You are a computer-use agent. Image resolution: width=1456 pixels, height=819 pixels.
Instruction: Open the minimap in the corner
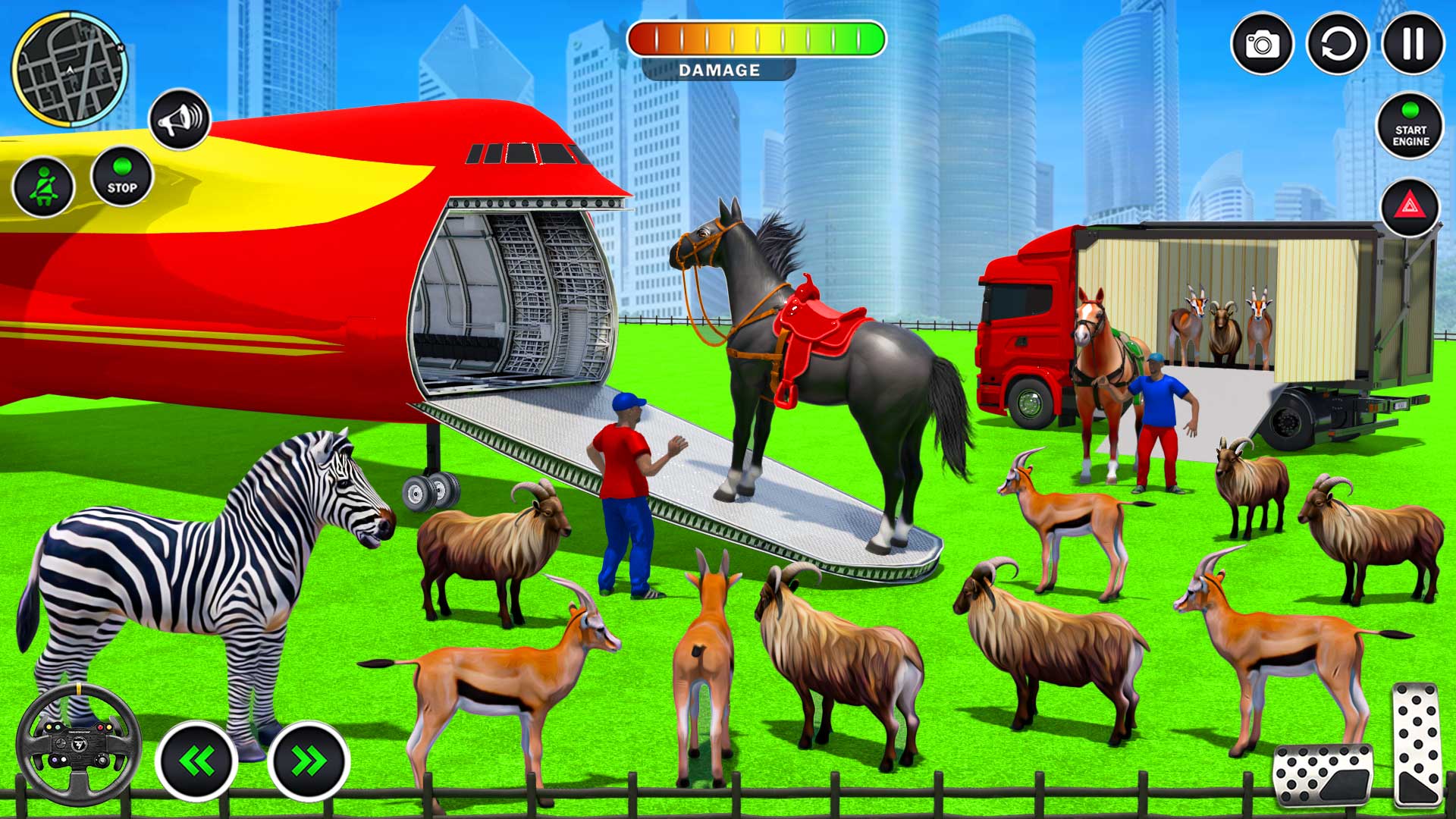pos(68,68)
